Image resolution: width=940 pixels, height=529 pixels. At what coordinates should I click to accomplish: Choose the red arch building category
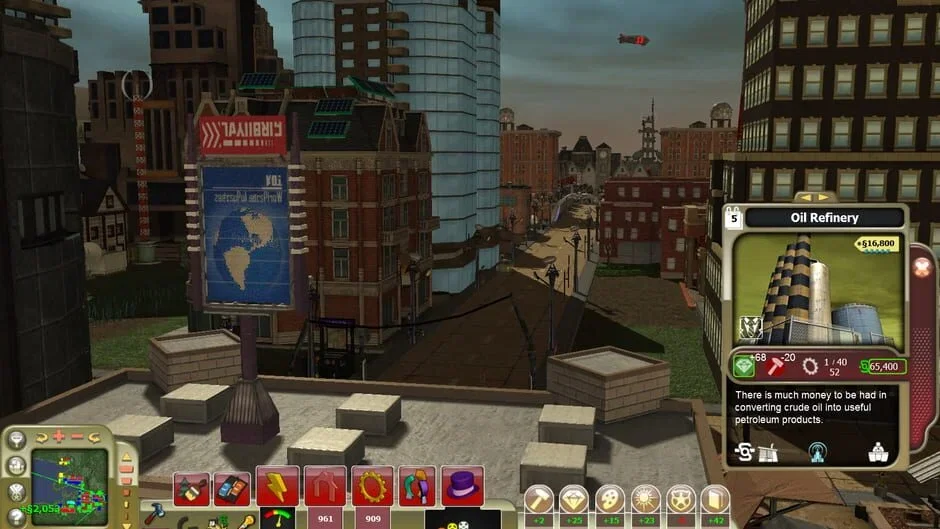coord(325,487)
